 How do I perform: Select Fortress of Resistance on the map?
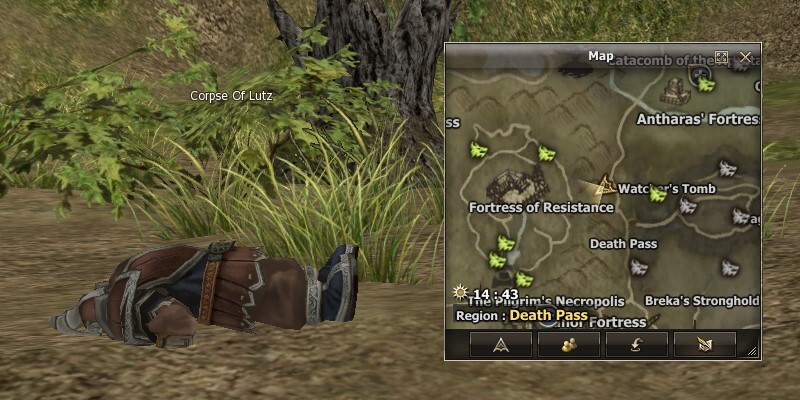[x=540, y=207]
